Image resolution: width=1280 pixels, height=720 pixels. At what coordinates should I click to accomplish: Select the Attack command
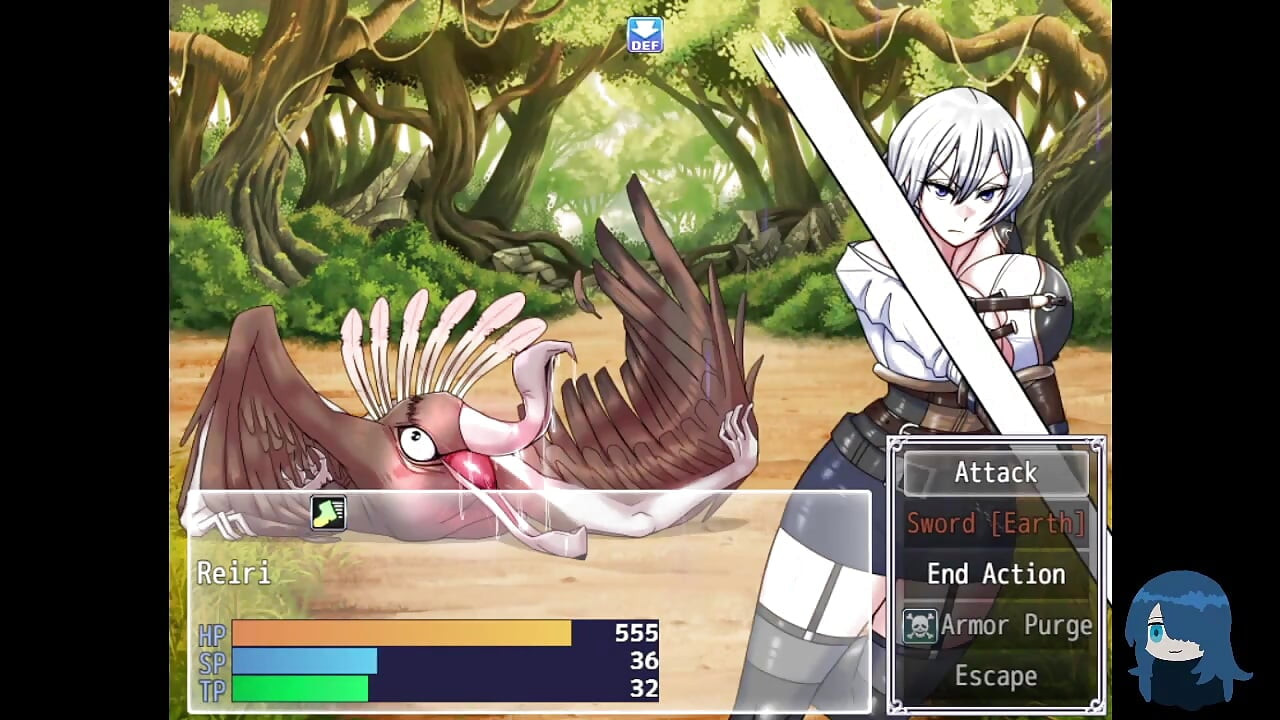[x=996, y=472]
